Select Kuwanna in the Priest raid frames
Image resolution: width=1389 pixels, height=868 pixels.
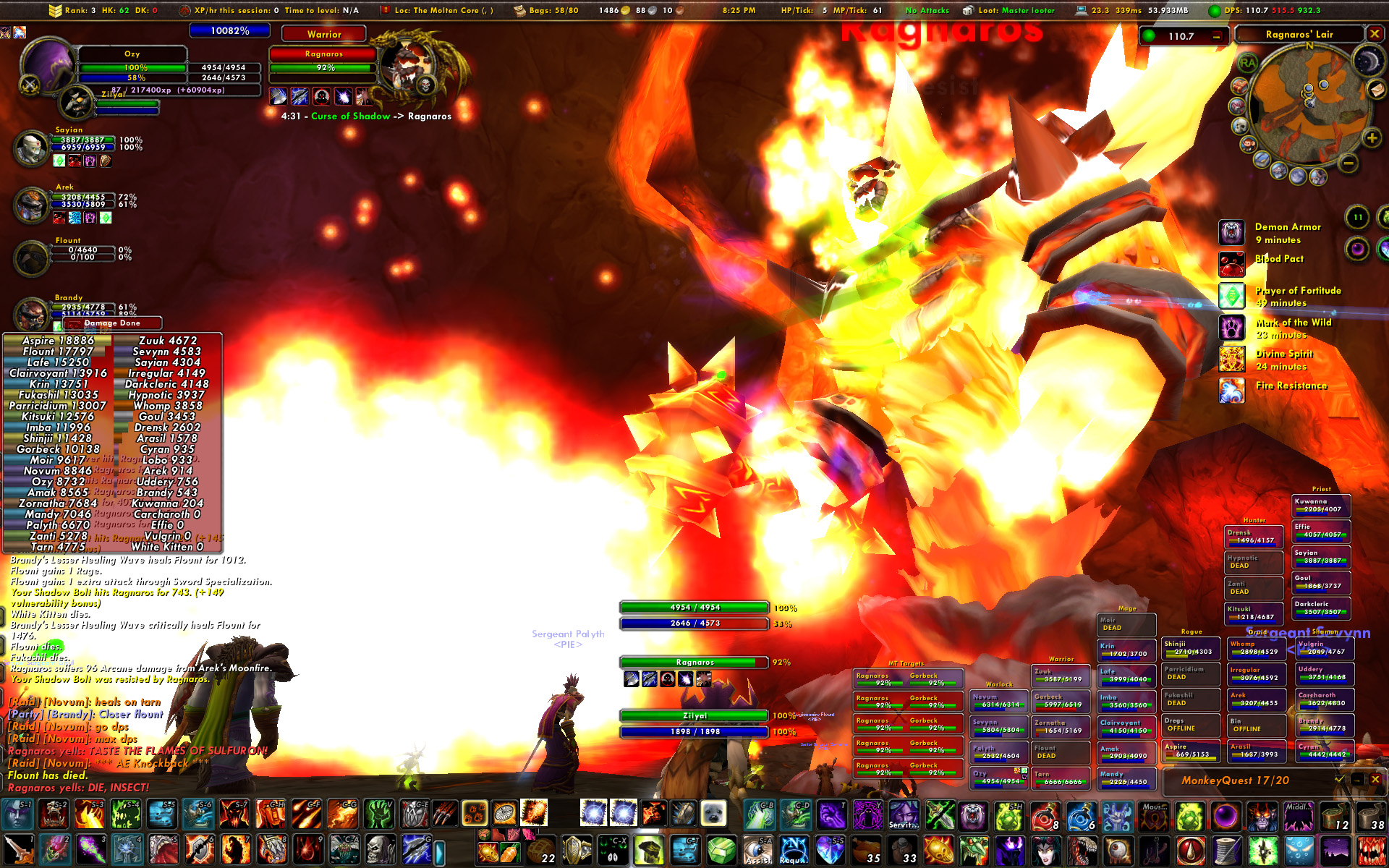point(1321,505)
